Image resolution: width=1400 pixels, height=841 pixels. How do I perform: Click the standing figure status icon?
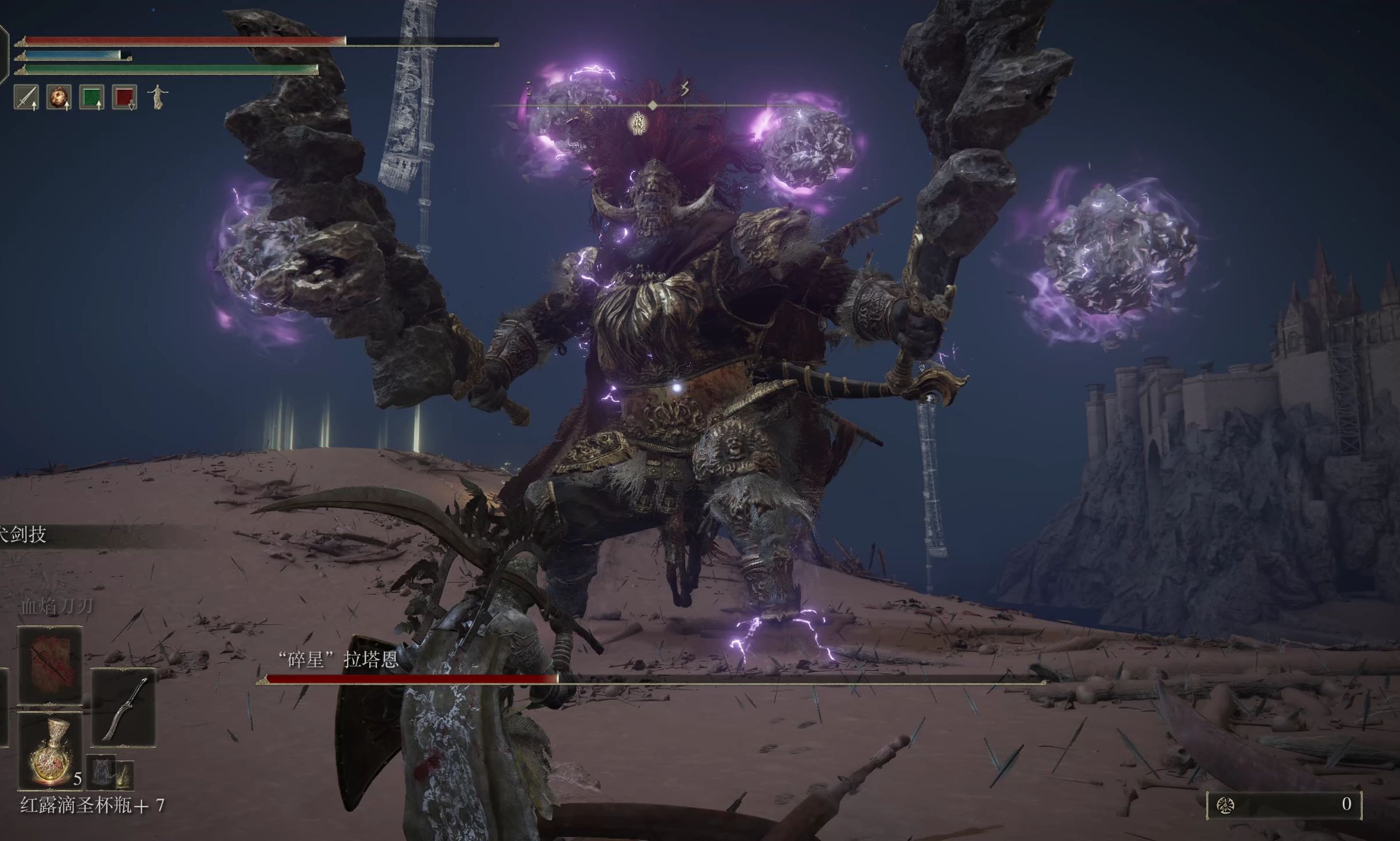[157, 97]
